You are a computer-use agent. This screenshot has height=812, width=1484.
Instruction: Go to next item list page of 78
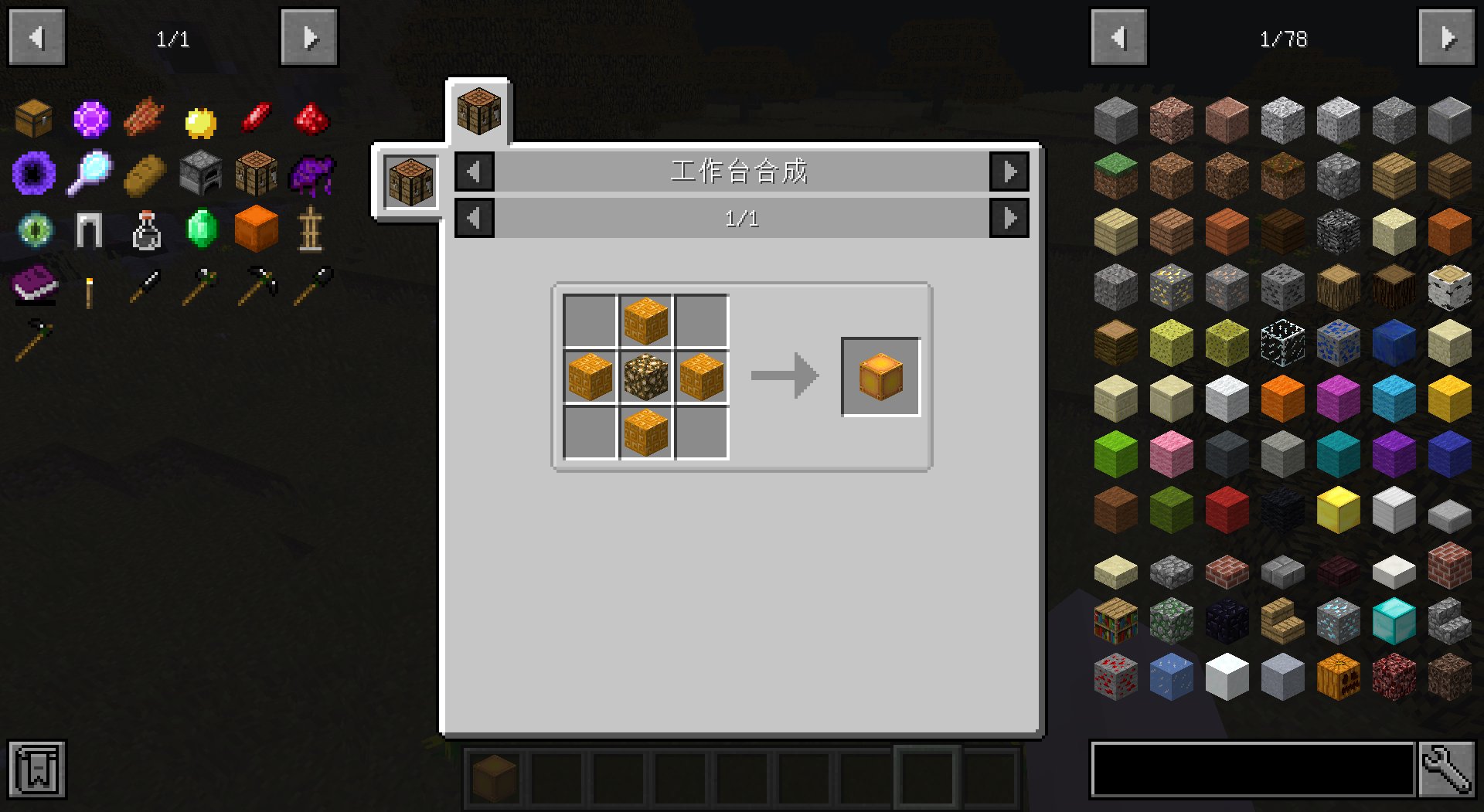(x=1446, y=38)
